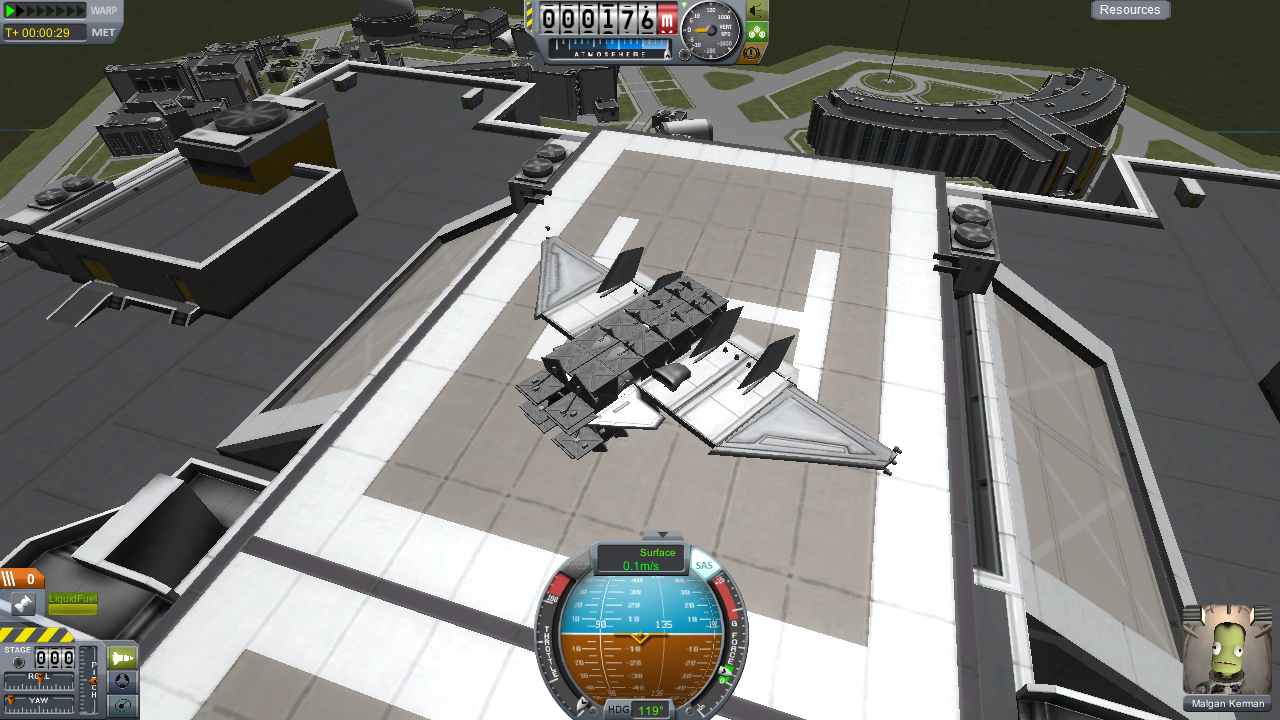This screenshot has height=720, width=1280.
Task: Open the Resources panel
Action: [1130, 10]
